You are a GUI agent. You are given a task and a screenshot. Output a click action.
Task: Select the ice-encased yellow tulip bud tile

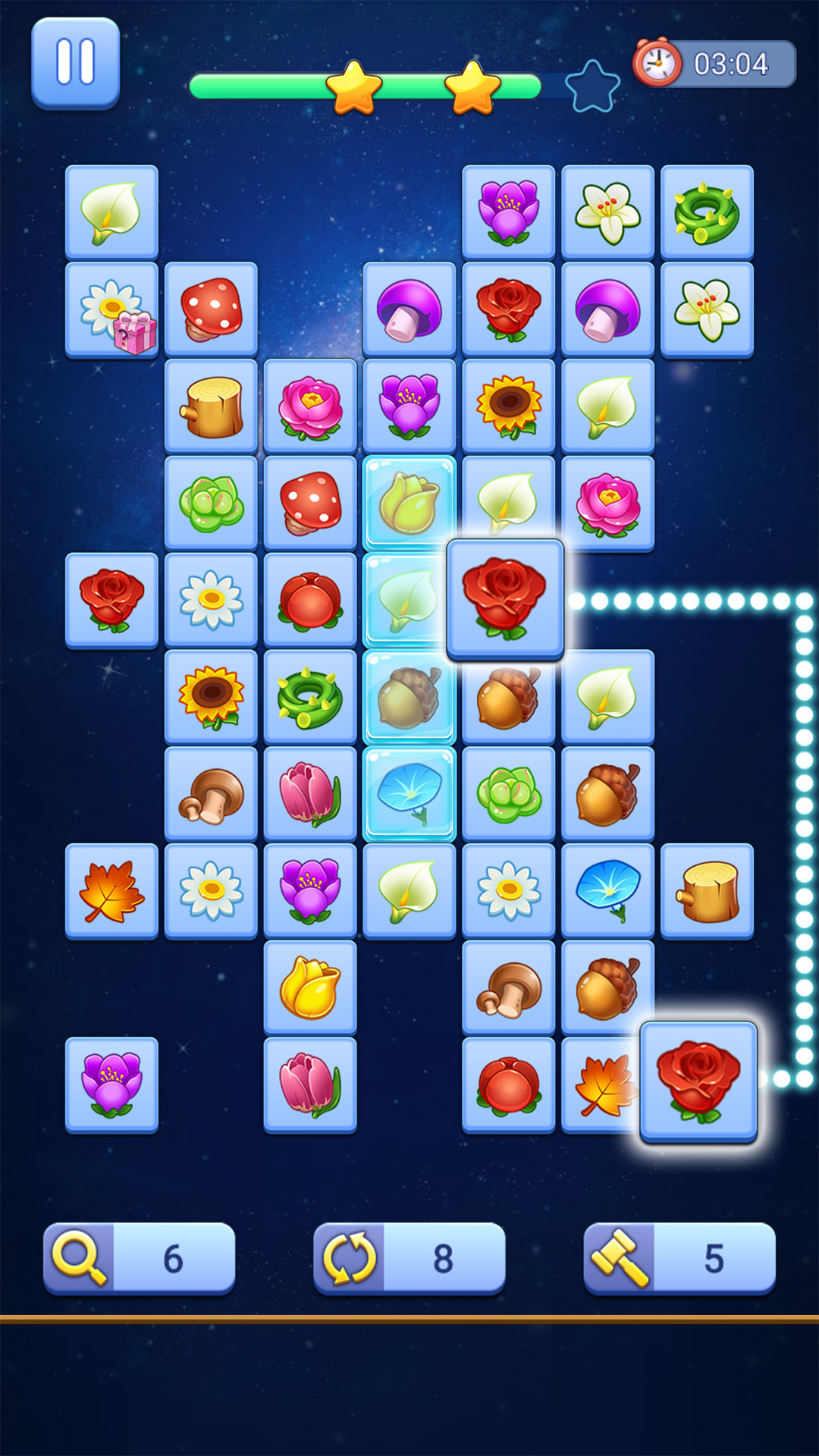pos(409,503)
